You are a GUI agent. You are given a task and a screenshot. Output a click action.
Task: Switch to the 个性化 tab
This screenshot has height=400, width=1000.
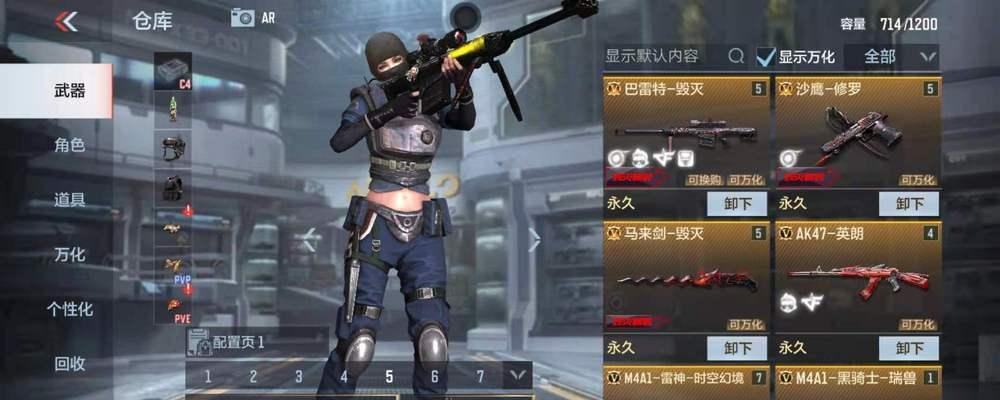point(69,309)
